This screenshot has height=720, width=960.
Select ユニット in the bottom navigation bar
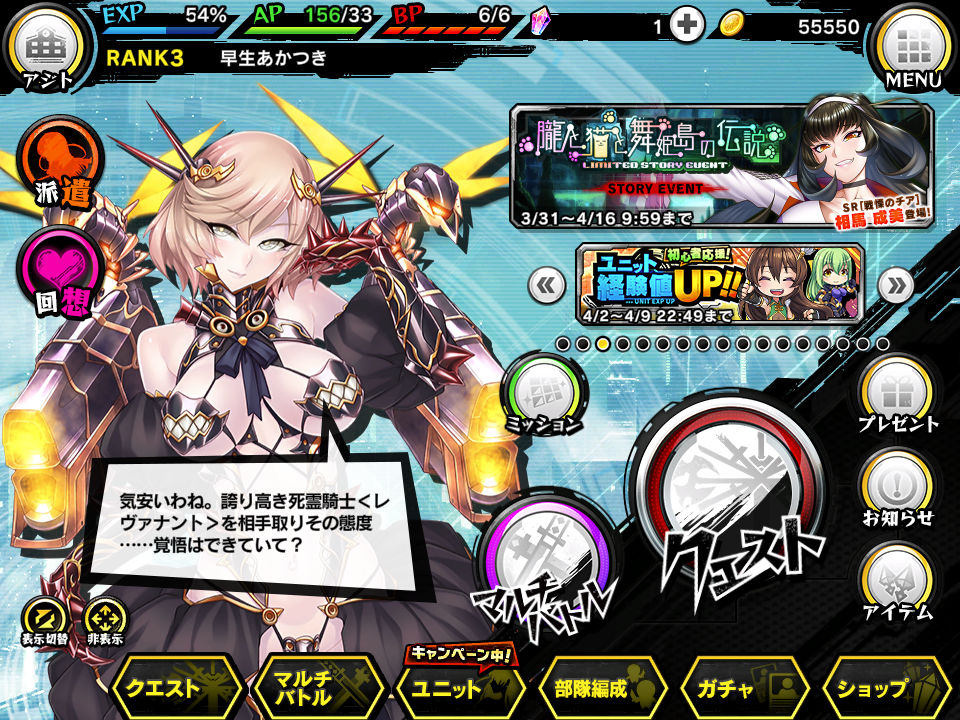pos(460,687)
